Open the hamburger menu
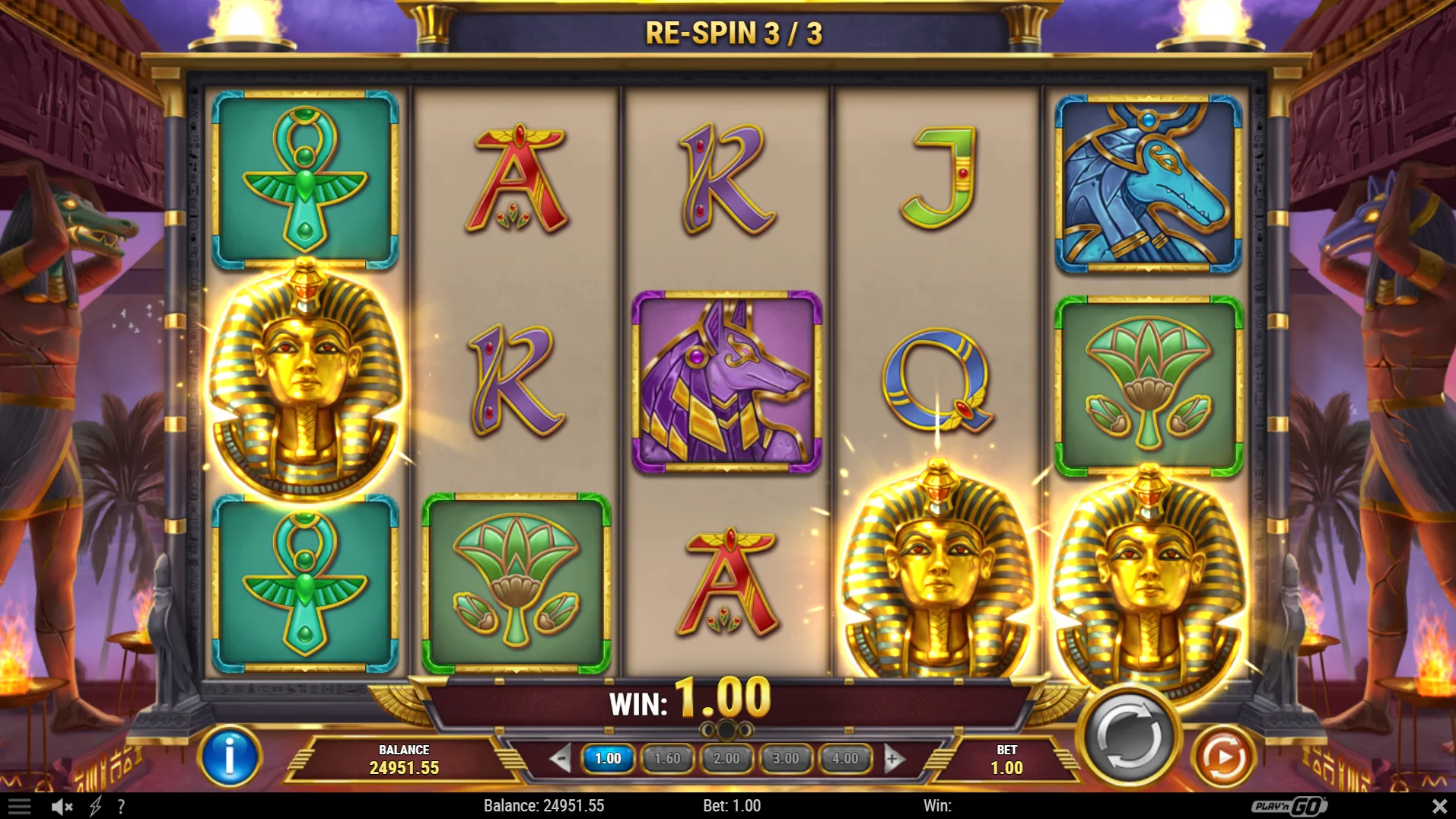The image size is (1456, 819). [20, 806]
